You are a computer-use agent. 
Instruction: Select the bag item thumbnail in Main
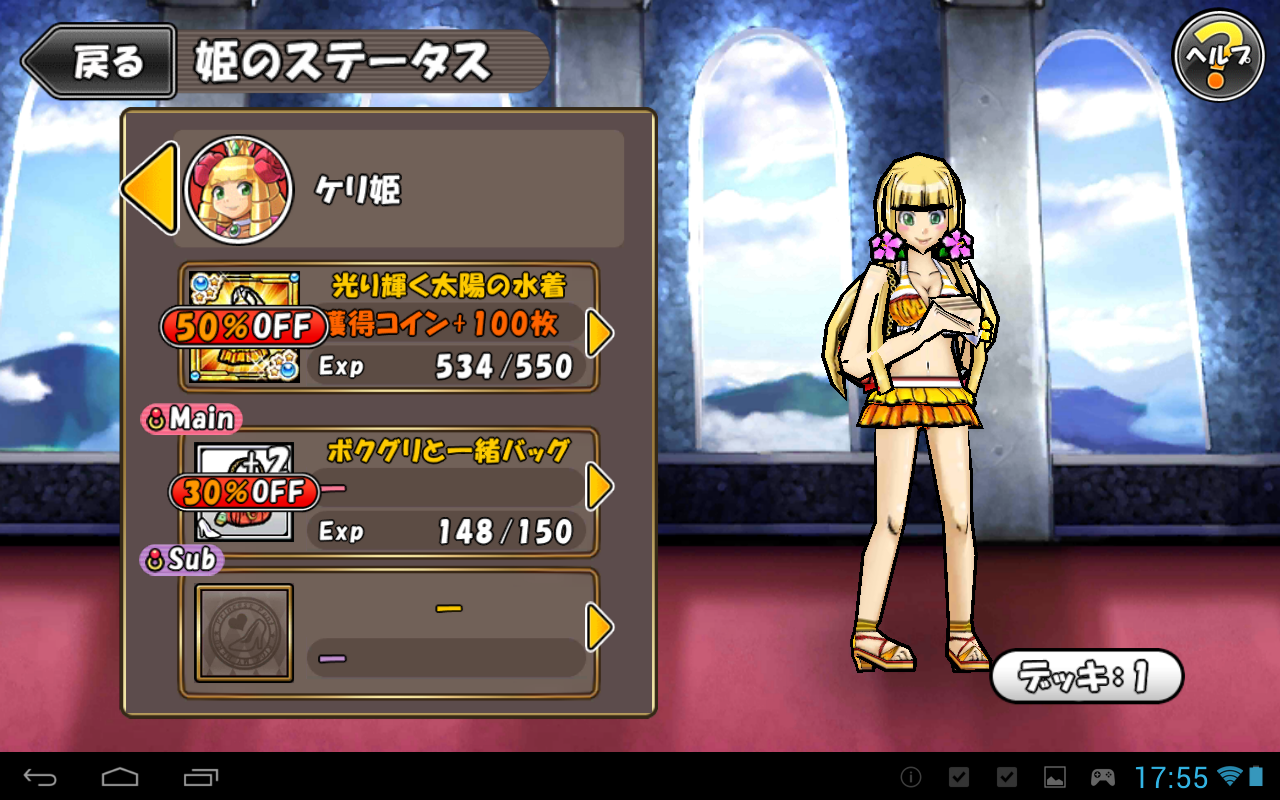[x=243, y=492]
